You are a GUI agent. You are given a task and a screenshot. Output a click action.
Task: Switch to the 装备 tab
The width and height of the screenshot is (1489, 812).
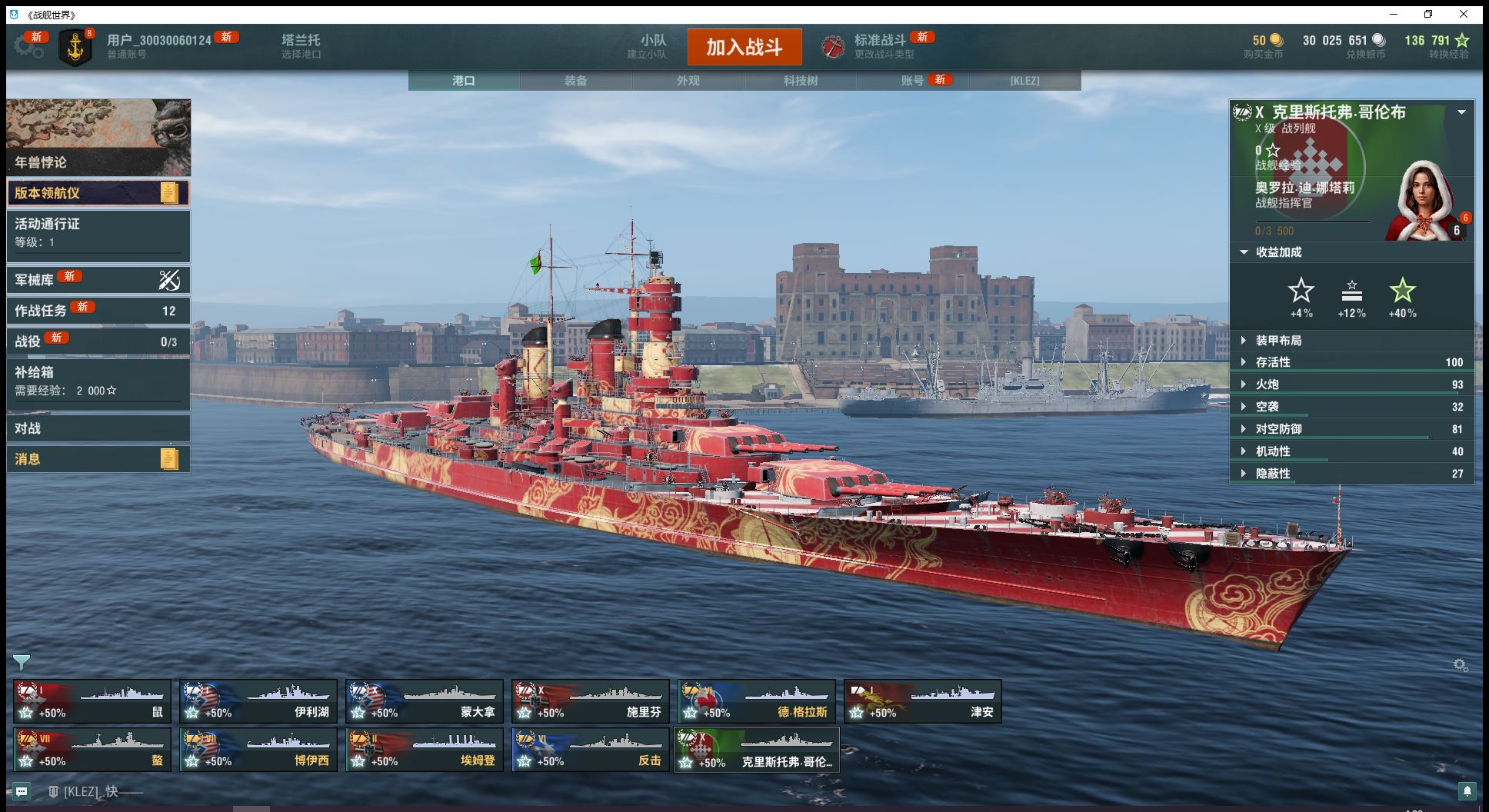[x=576, y=81]
